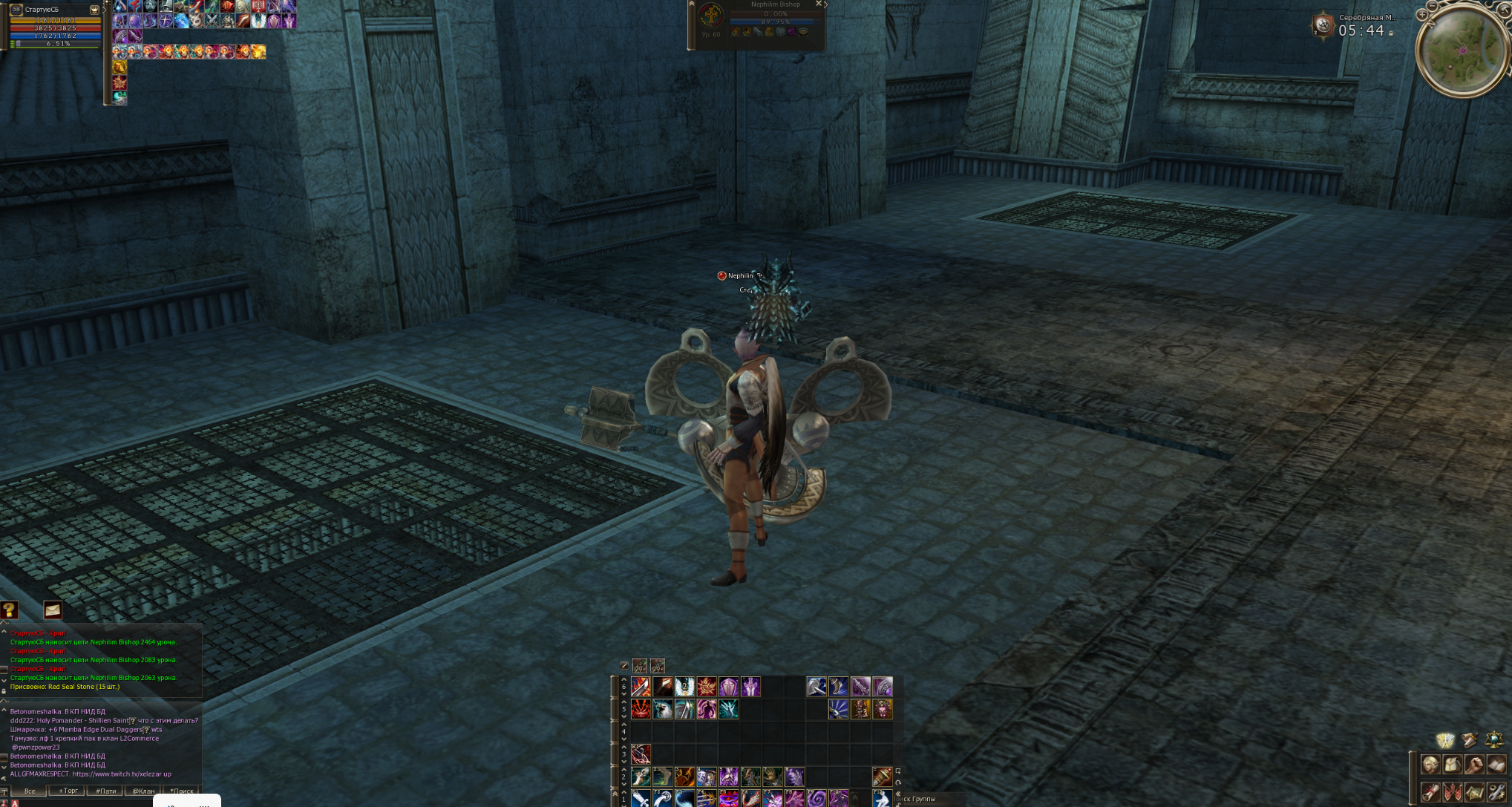Switch to the +Торг trade chat tab
The image size is (1512, 807).
[68, 791]
